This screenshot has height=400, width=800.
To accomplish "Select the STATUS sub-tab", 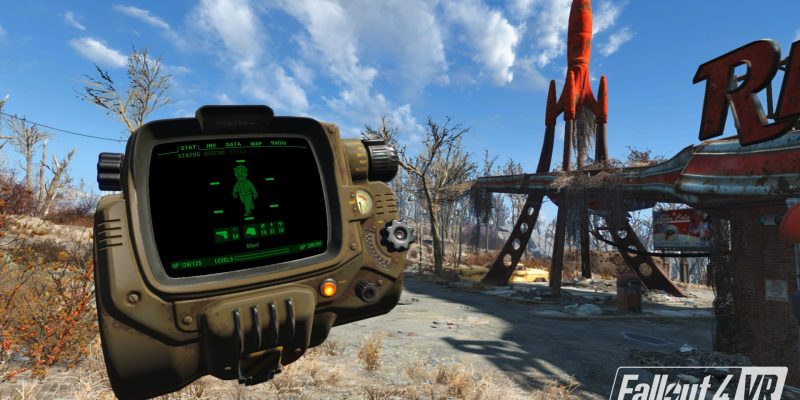I will click(x=190, y=154).
